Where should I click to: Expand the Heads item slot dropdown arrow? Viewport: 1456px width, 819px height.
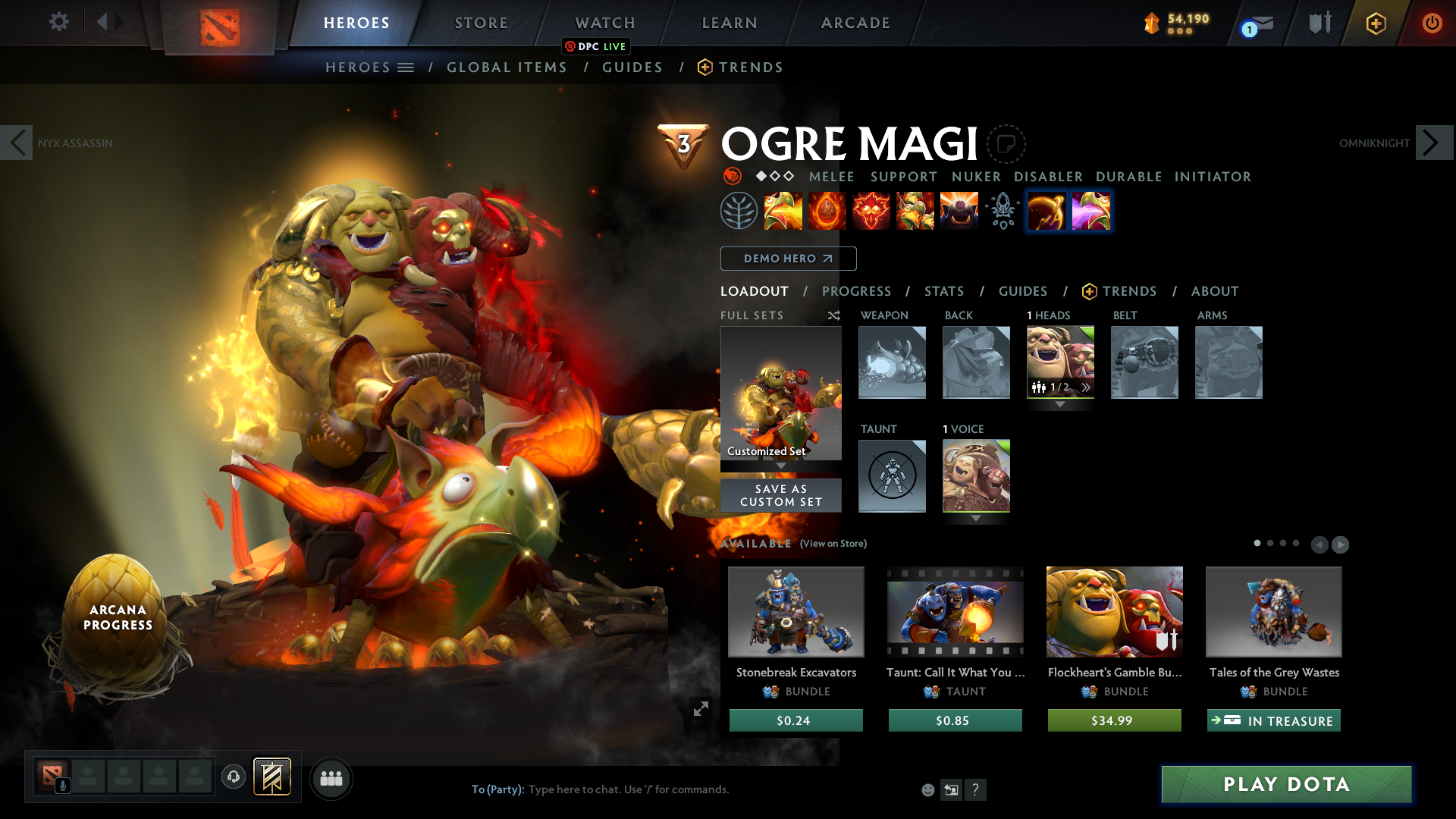click(1059, 405)
